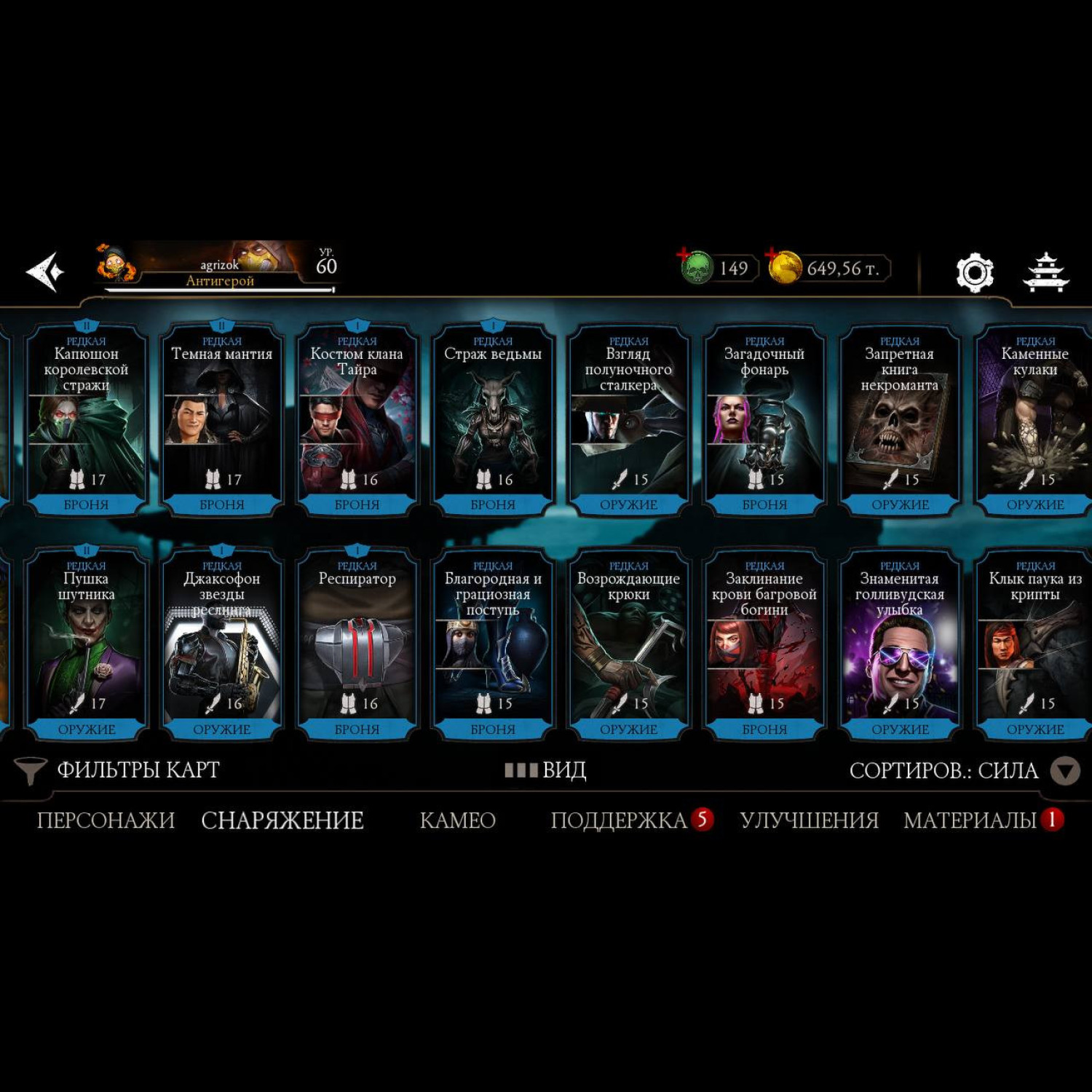Viewport: 1092px width, 1092px height.
Task: Open the Пушка шутника weapon card
Action: click(x=86, y=644)
